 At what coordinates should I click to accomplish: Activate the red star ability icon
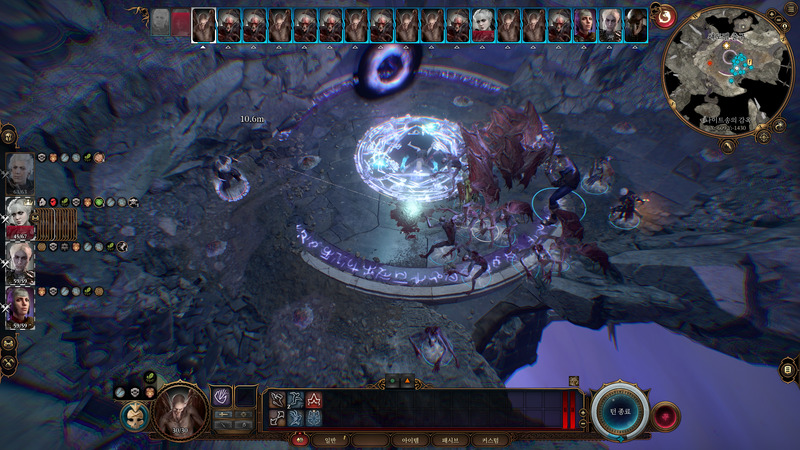point(314,400)
